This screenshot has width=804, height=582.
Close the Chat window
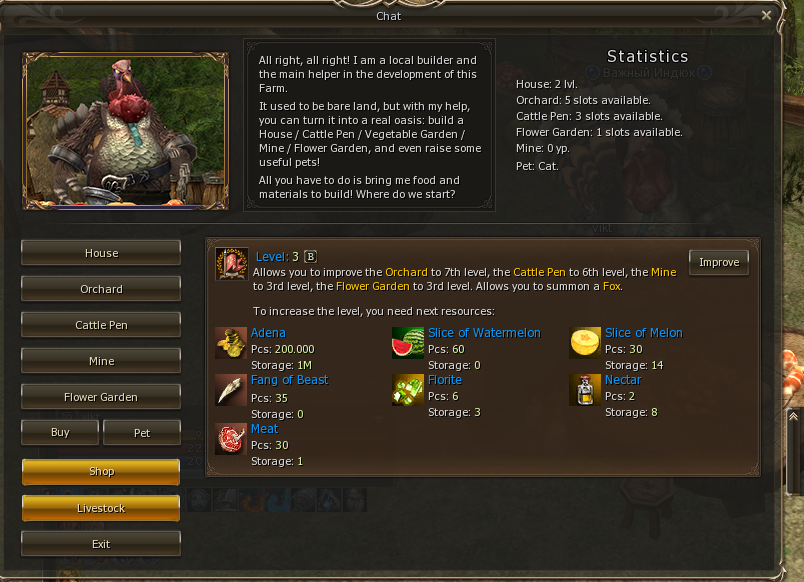[766, 15]
